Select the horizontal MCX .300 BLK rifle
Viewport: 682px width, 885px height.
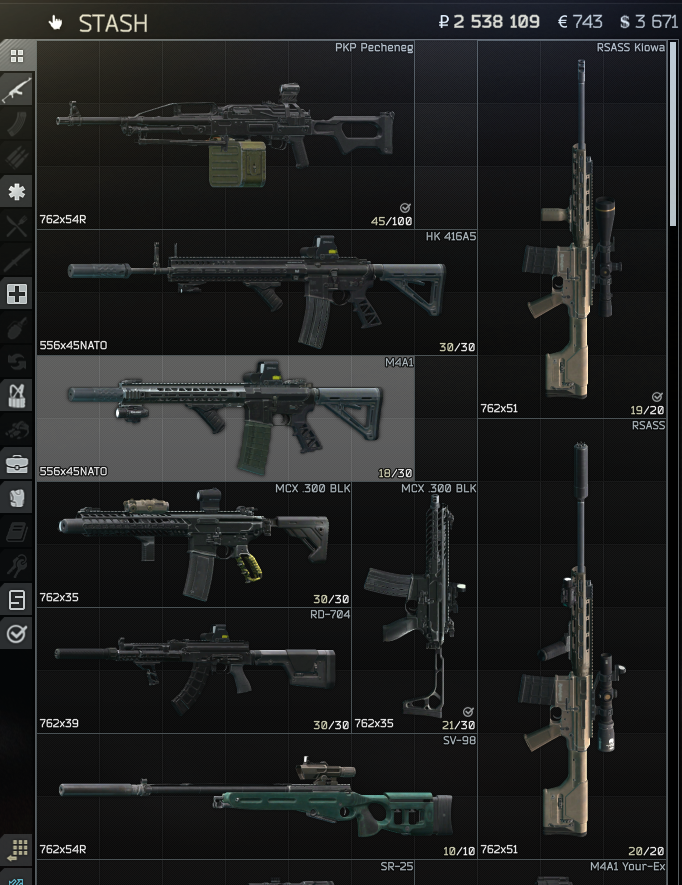(194, 544)
